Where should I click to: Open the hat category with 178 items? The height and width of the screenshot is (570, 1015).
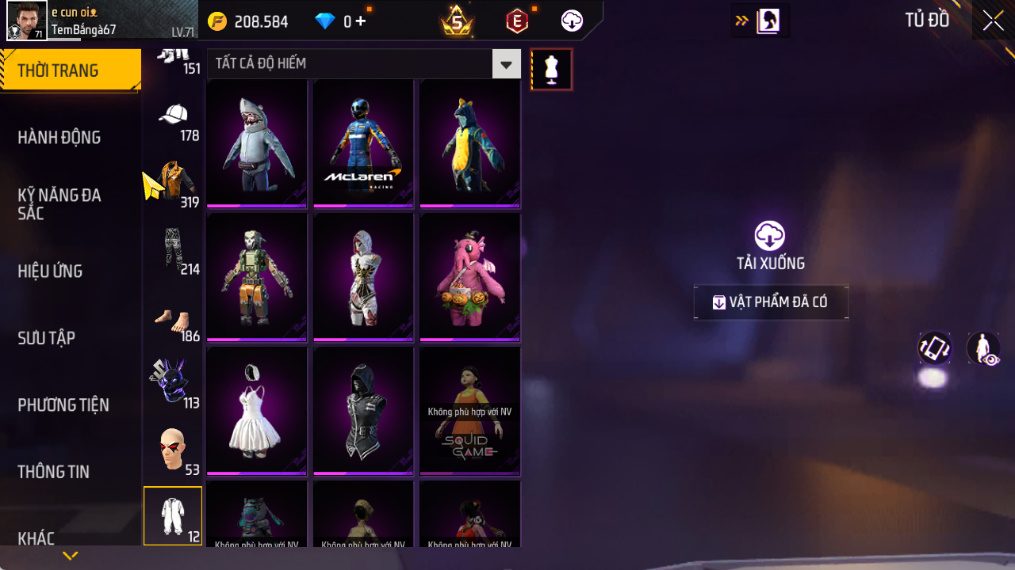pyautogui.click(x=174, y=118)
